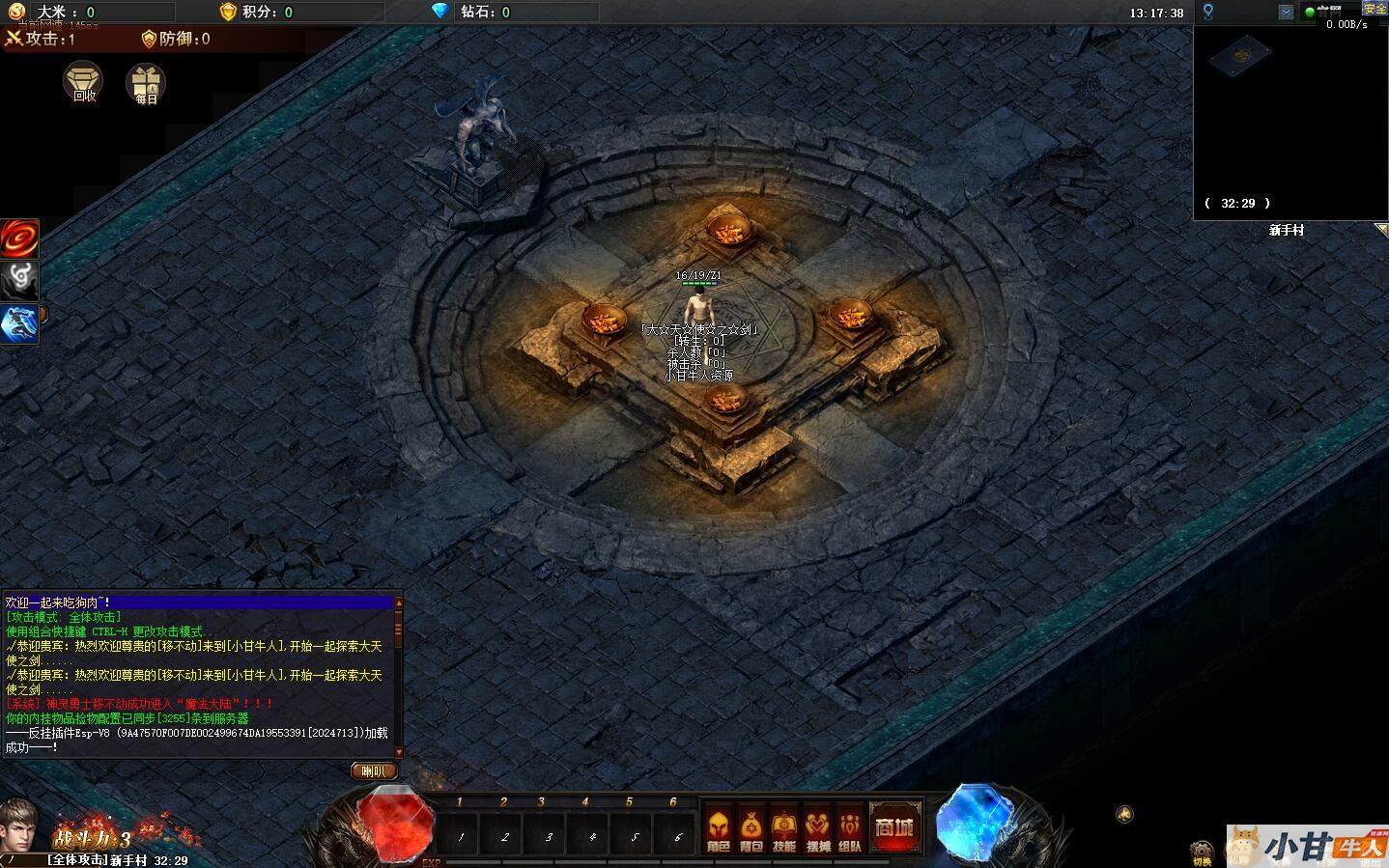Open the 背包 bag inventory
The image size is (1389, 868).
tap(751, 829)
